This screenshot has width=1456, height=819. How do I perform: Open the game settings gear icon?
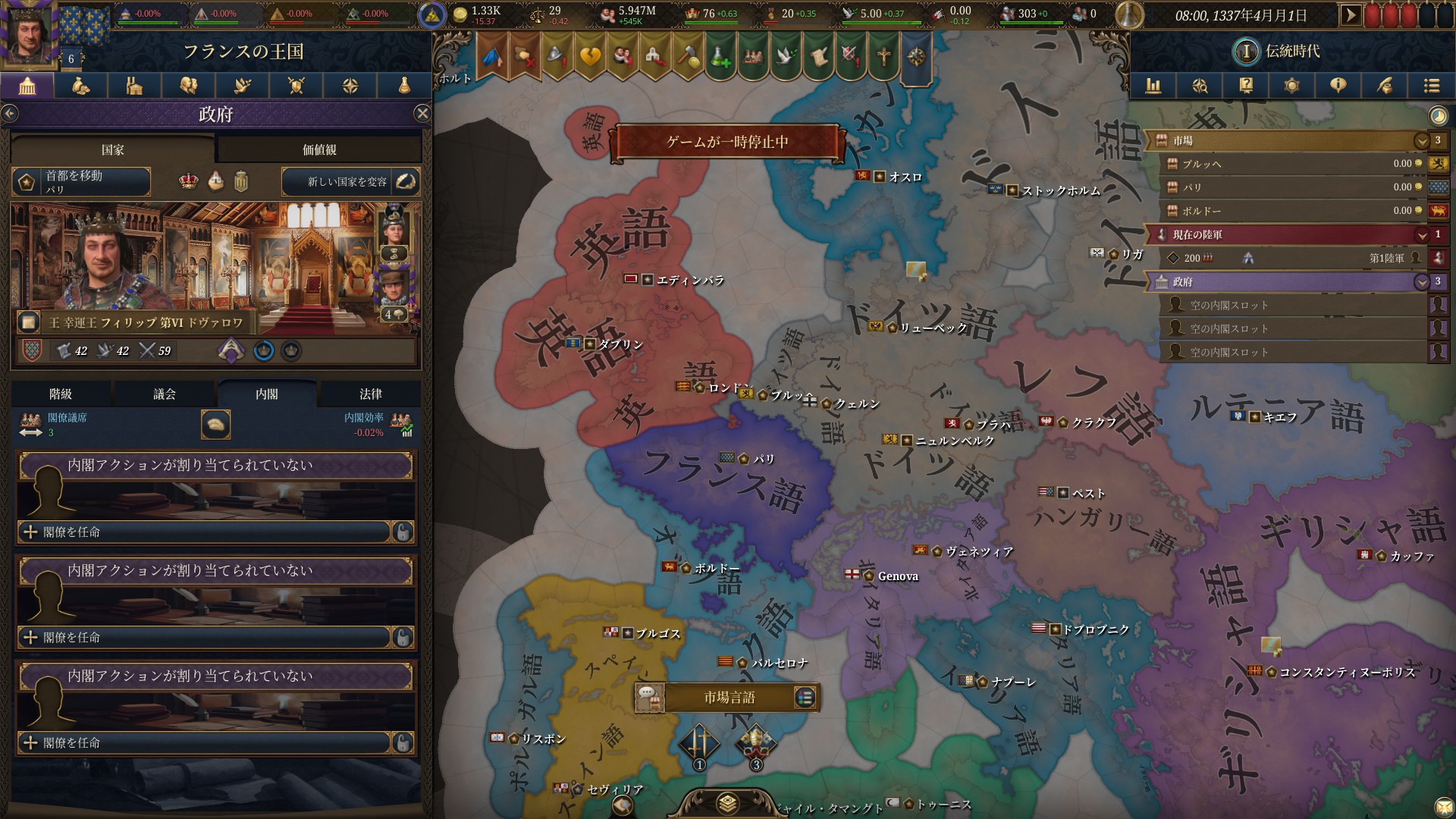click(1291, 86)
